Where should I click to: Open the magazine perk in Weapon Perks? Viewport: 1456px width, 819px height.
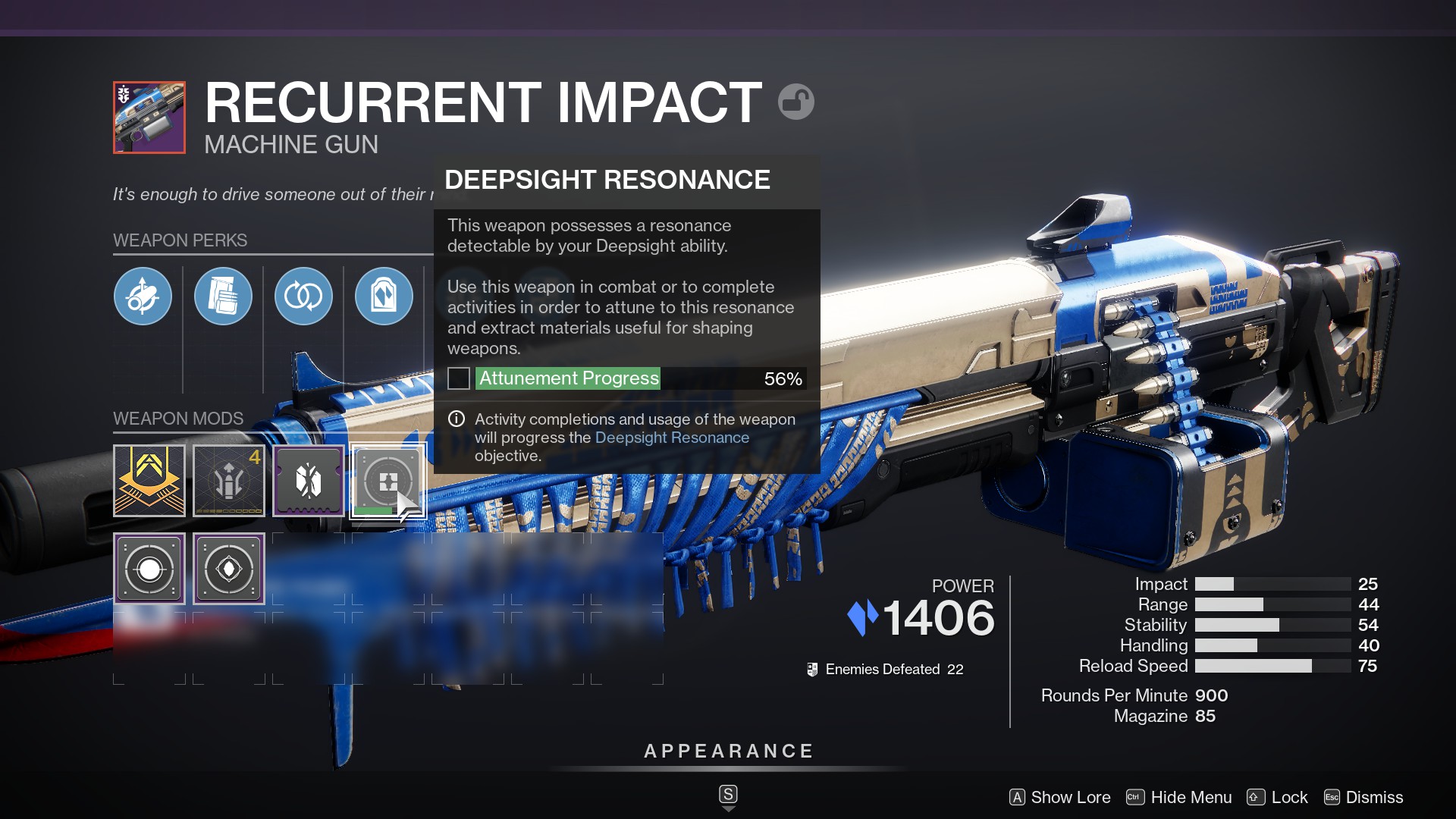(223, 297)
